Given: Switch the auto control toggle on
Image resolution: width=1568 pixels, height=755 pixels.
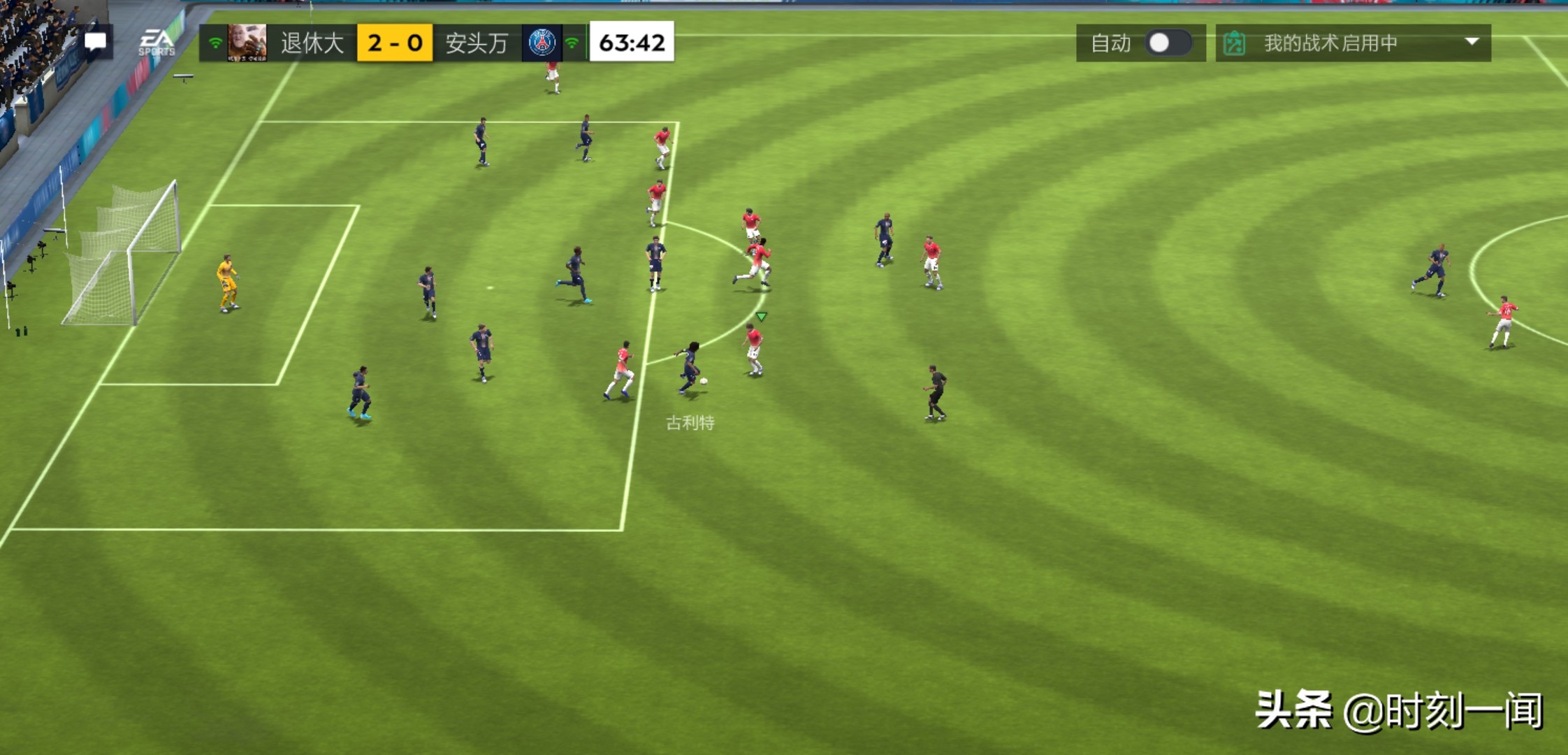Looking at the screenshot, I should tap(1169, 43).
